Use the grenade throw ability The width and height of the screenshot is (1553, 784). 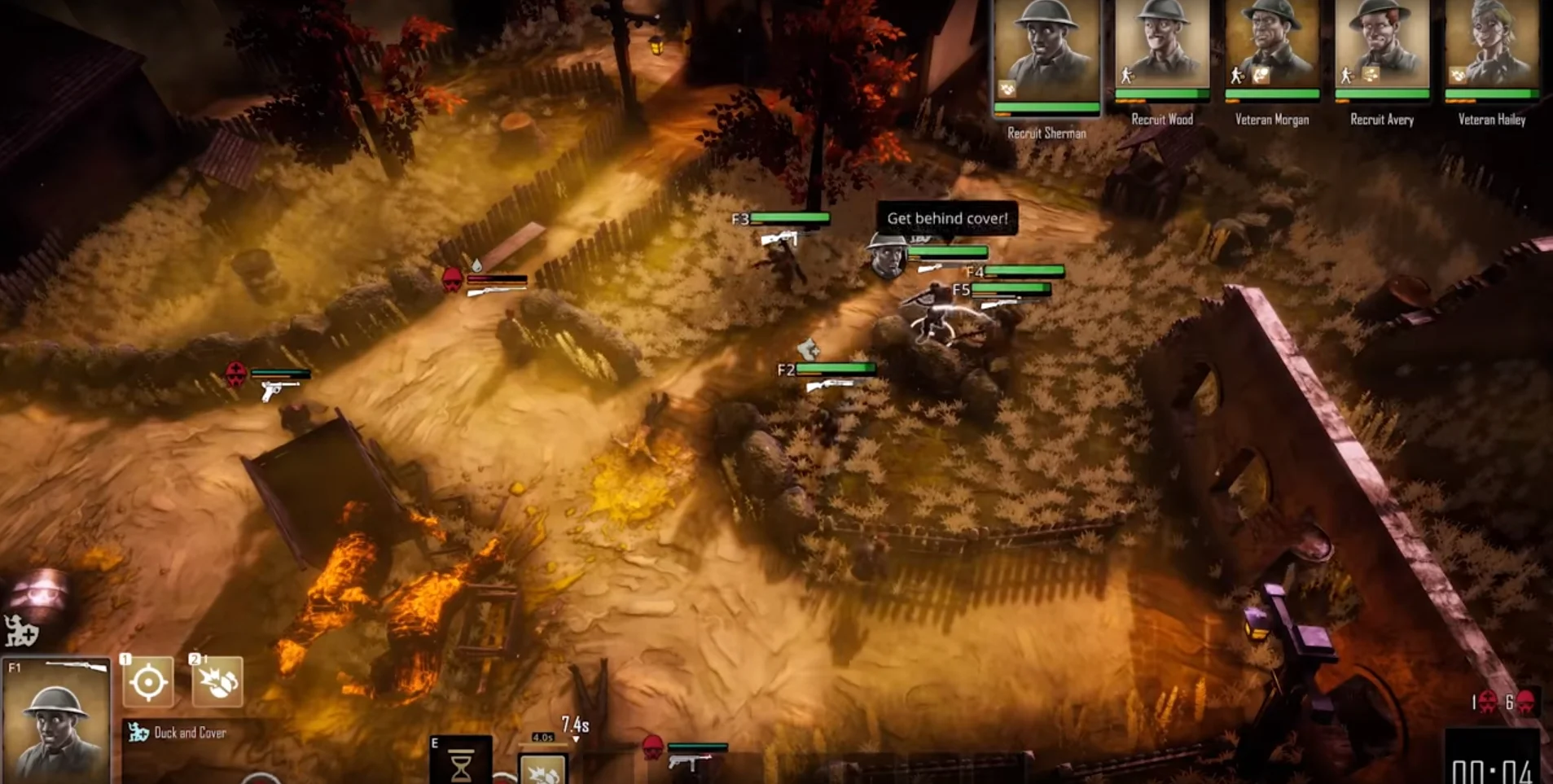click(217, 681)
